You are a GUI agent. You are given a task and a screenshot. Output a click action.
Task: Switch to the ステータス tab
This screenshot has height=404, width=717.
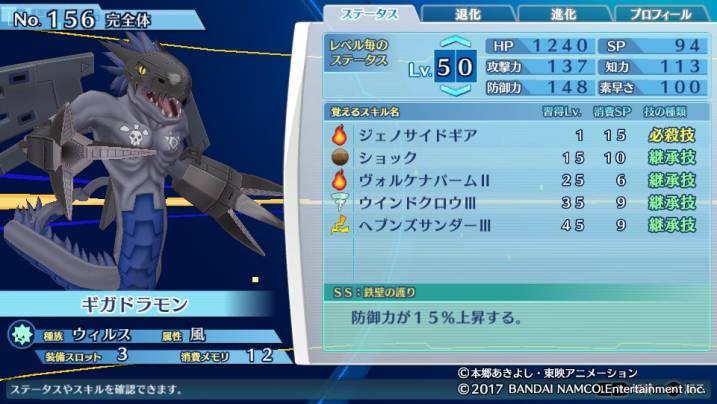371,14
